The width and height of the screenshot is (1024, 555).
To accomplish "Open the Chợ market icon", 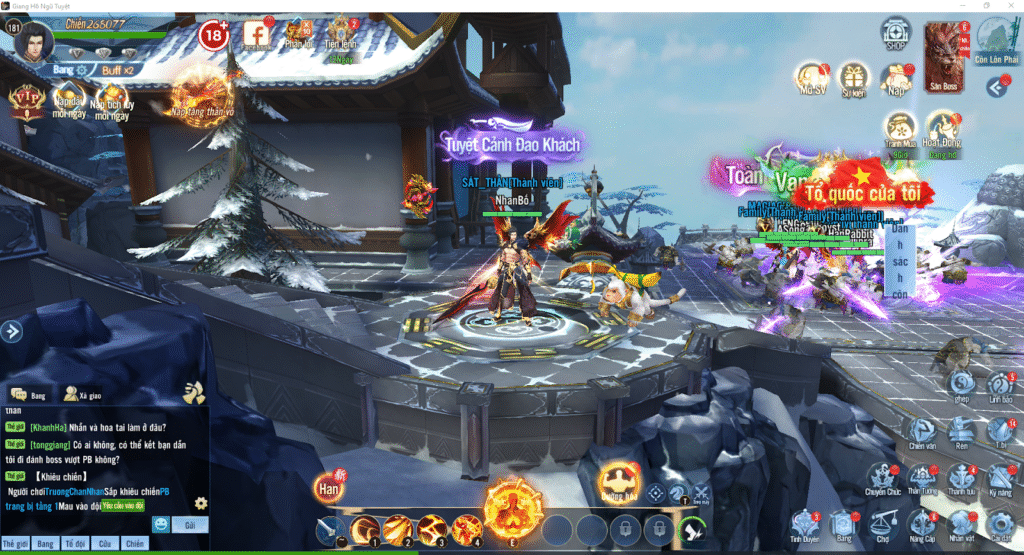I will tap(882, 522).
